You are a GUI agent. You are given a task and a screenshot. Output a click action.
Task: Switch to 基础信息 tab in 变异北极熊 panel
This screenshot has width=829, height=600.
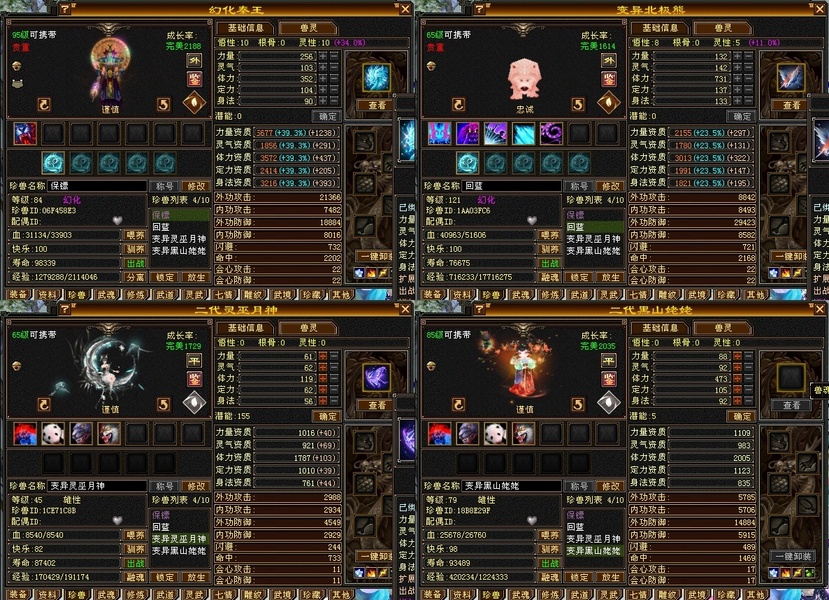click(x=660, y=28)
